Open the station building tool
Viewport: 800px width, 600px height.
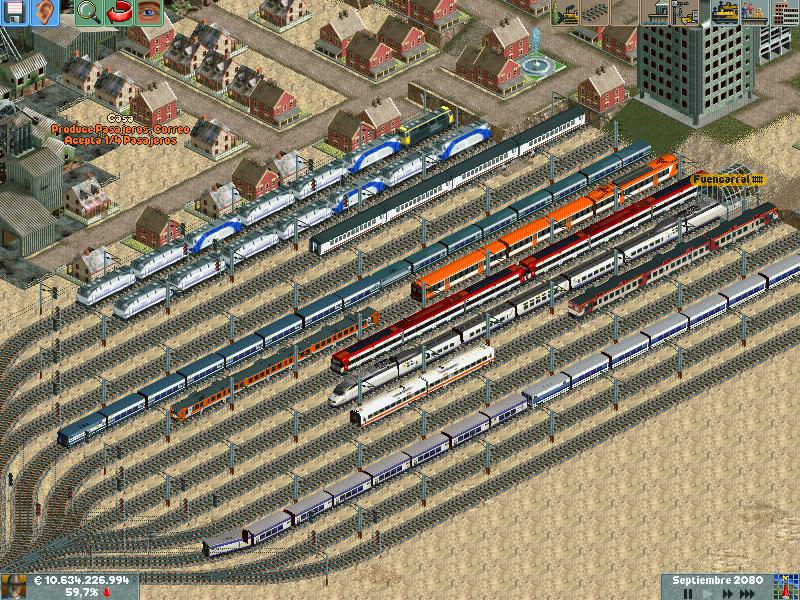point(660,12)
